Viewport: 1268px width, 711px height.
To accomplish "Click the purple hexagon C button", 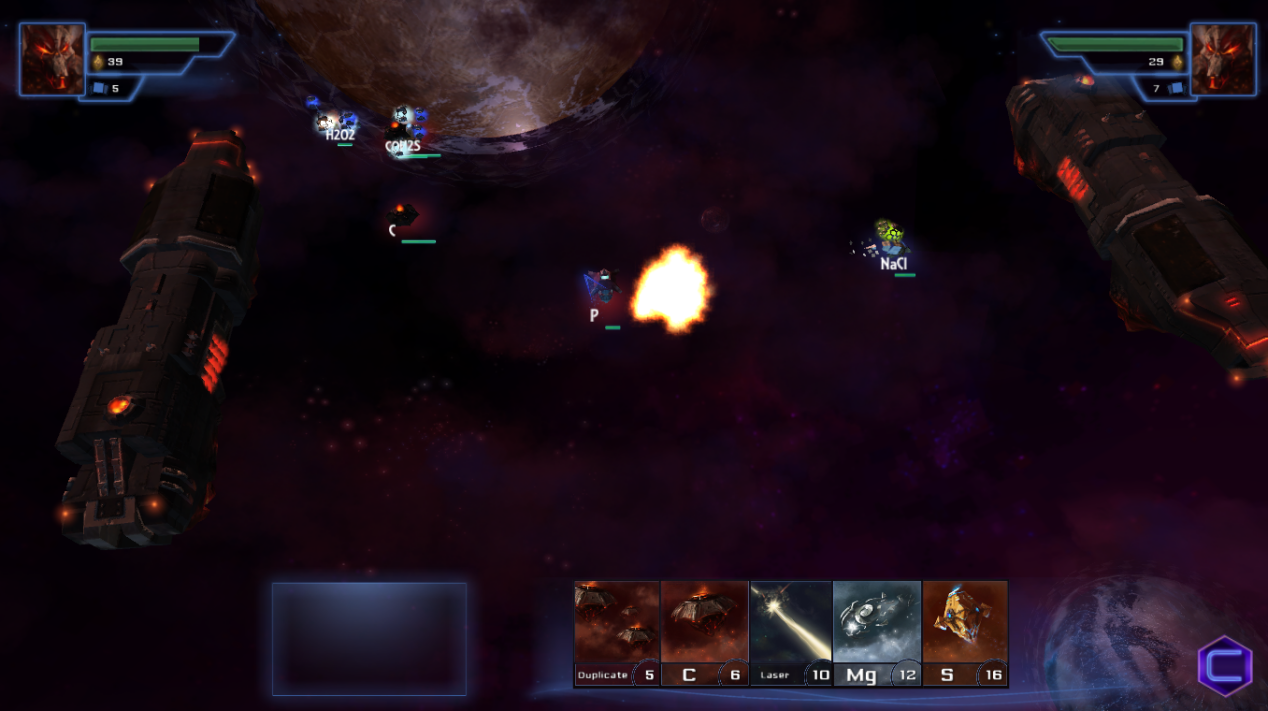I will tap(1225, 666).
